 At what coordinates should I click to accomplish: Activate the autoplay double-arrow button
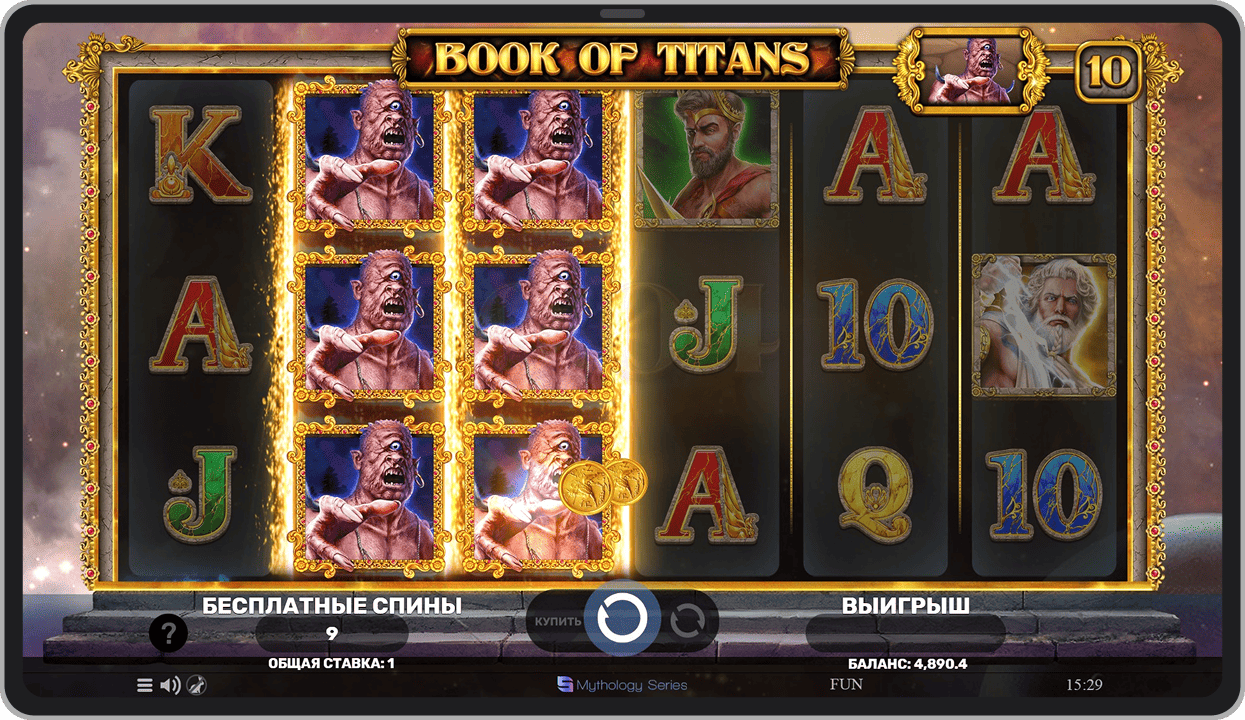(688, 621)
